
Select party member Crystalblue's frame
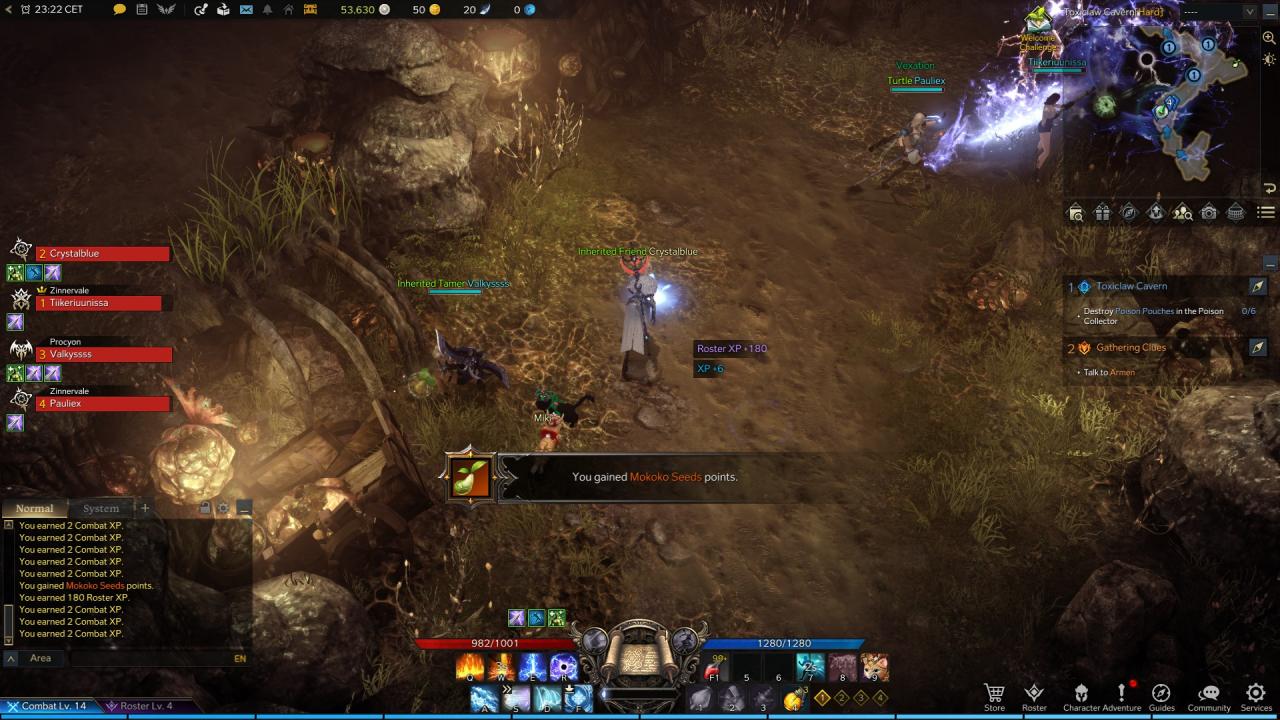[x=103, y=254]
